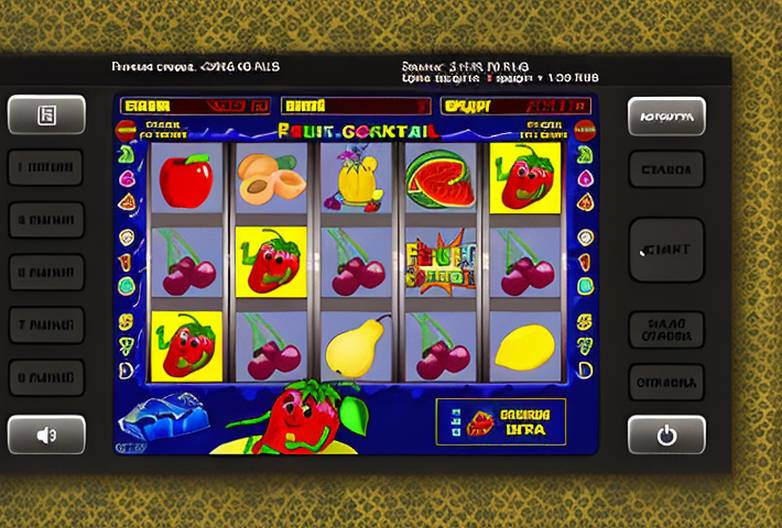Select the 1 line bet button
Screen dimensions: 782x528
46,168
